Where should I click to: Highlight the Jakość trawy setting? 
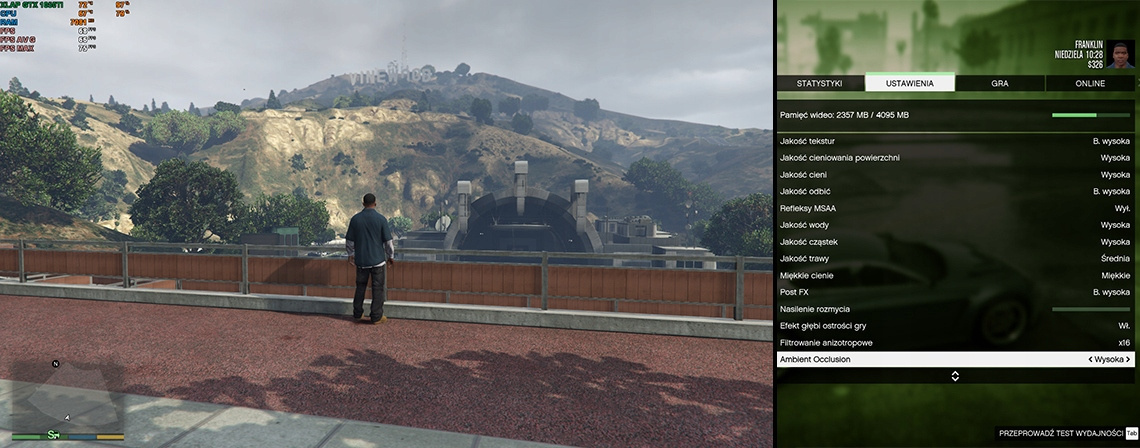[x=955, y=258]
